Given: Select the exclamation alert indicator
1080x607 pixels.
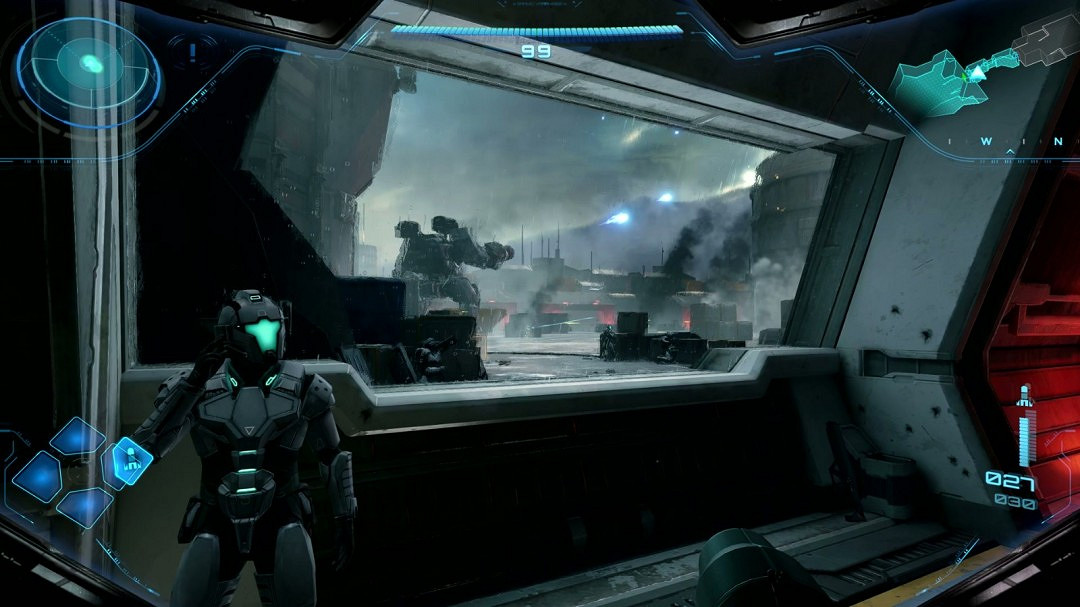Looking at the screenshot, I should coord(191,48).
